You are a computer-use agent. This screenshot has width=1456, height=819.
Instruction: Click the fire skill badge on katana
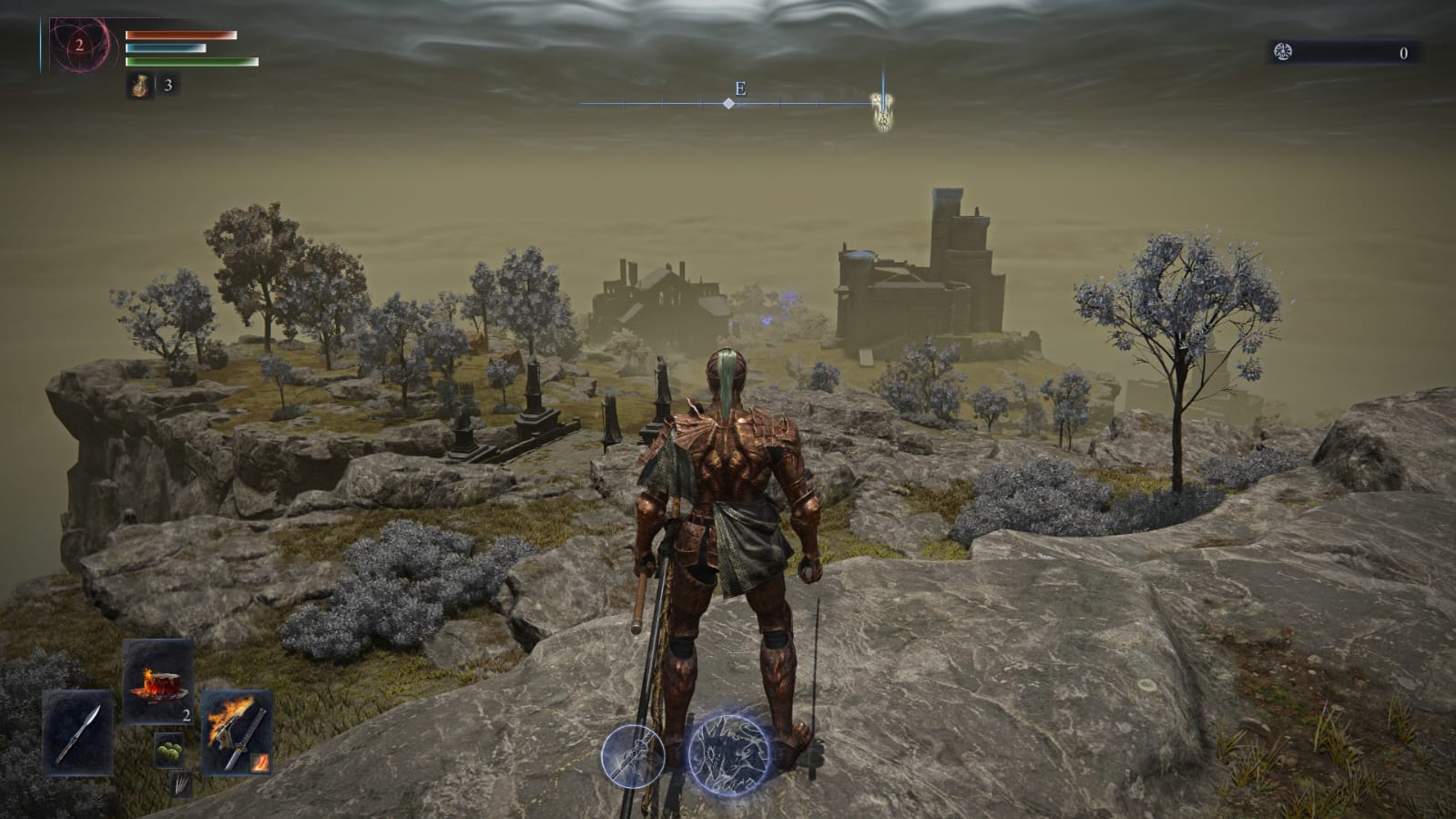260,763
